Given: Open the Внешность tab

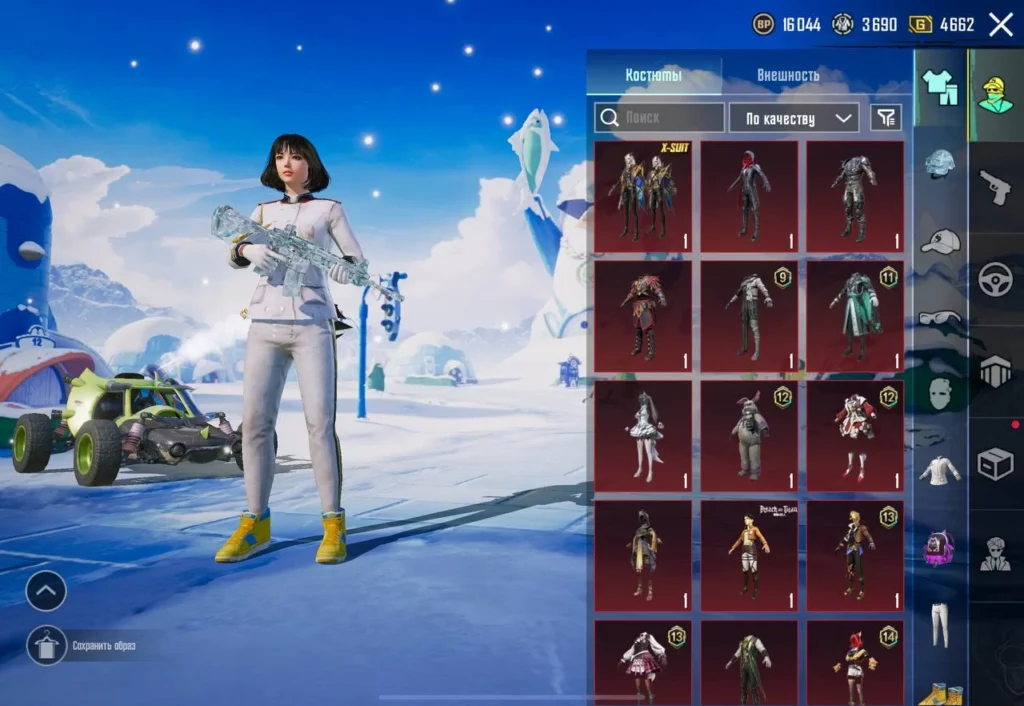Looking at the screenshot, I should click(x=788, y=75).
